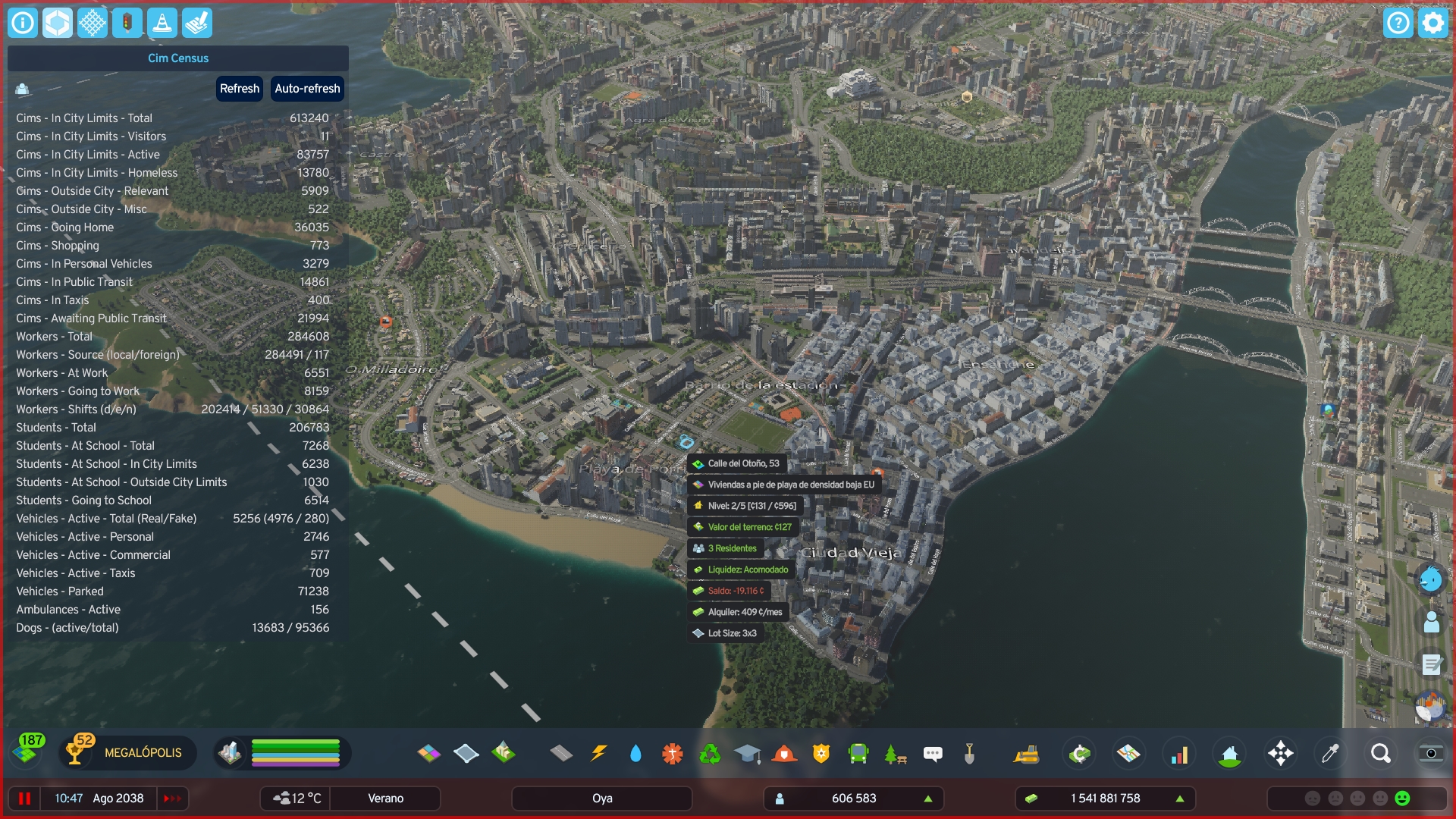1456x819 pixels.
Task: Open the Police shield badge menu
Action: coord(821,753)
